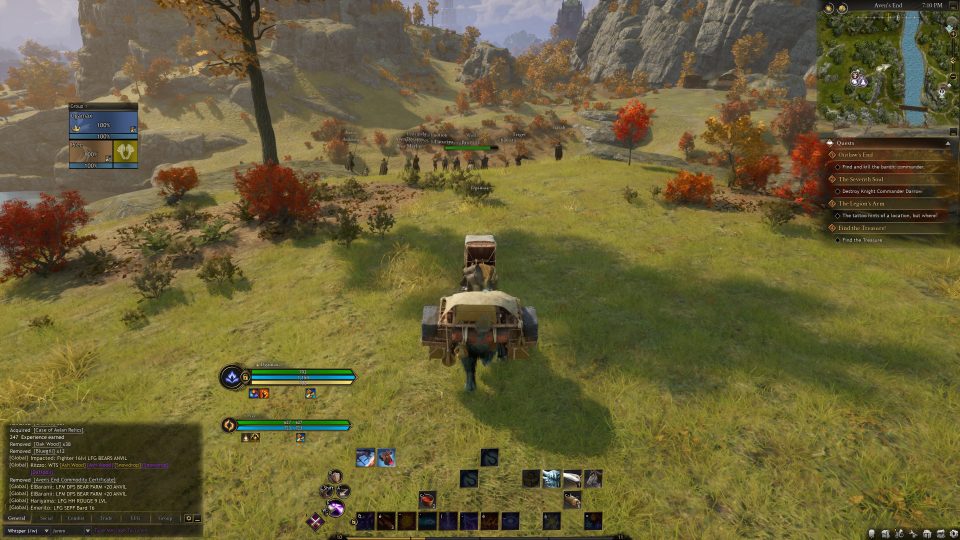Use the bread roll hotbar item
This screenshot has height=540, width=960.
point(572,500)
